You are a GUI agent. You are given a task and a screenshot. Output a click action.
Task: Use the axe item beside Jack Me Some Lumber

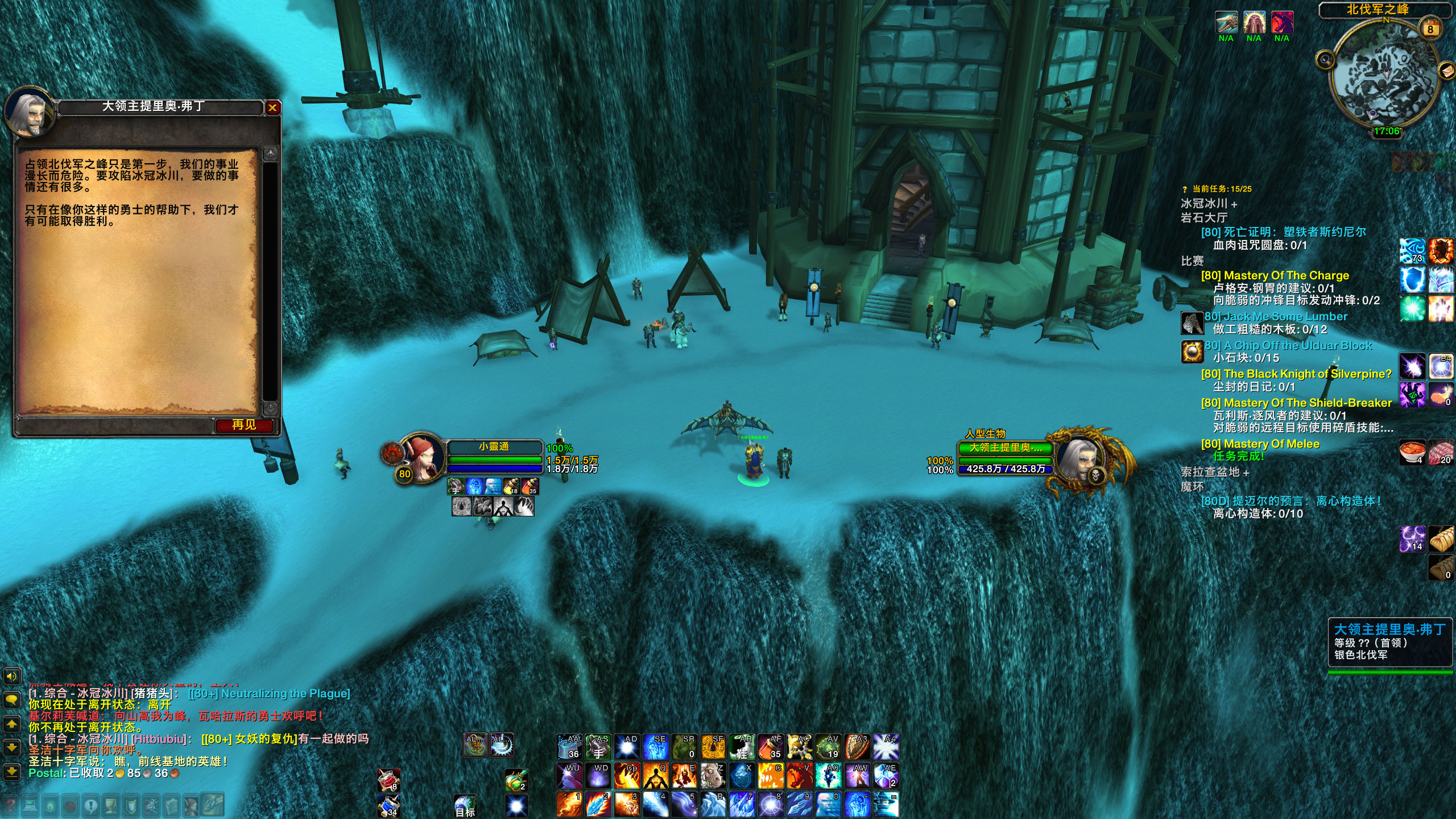click(x=1192, y=323)
